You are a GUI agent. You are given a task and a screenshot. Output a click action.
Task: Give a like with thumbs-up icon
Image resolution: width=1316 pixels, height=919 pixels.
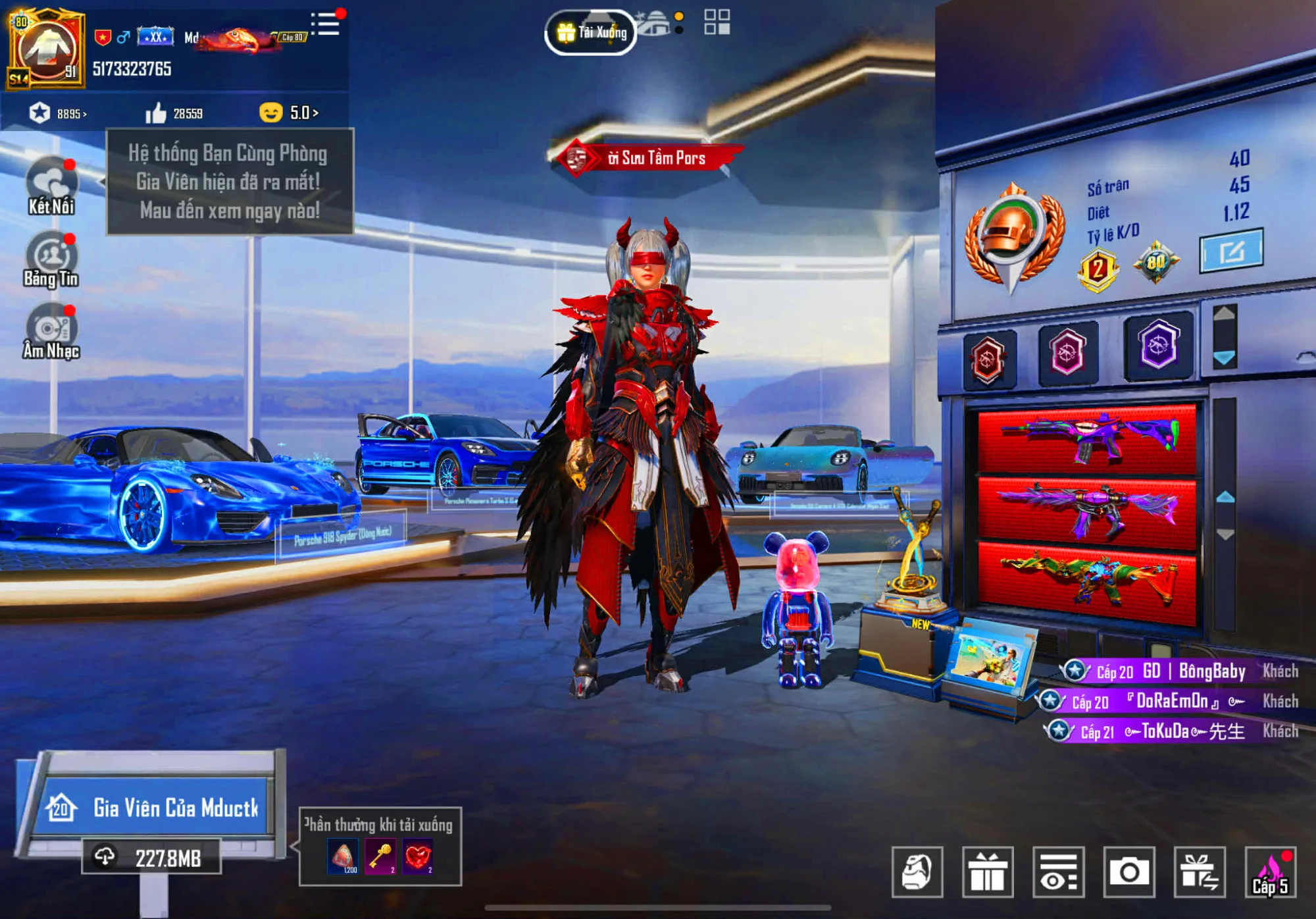tap(156, 113)
